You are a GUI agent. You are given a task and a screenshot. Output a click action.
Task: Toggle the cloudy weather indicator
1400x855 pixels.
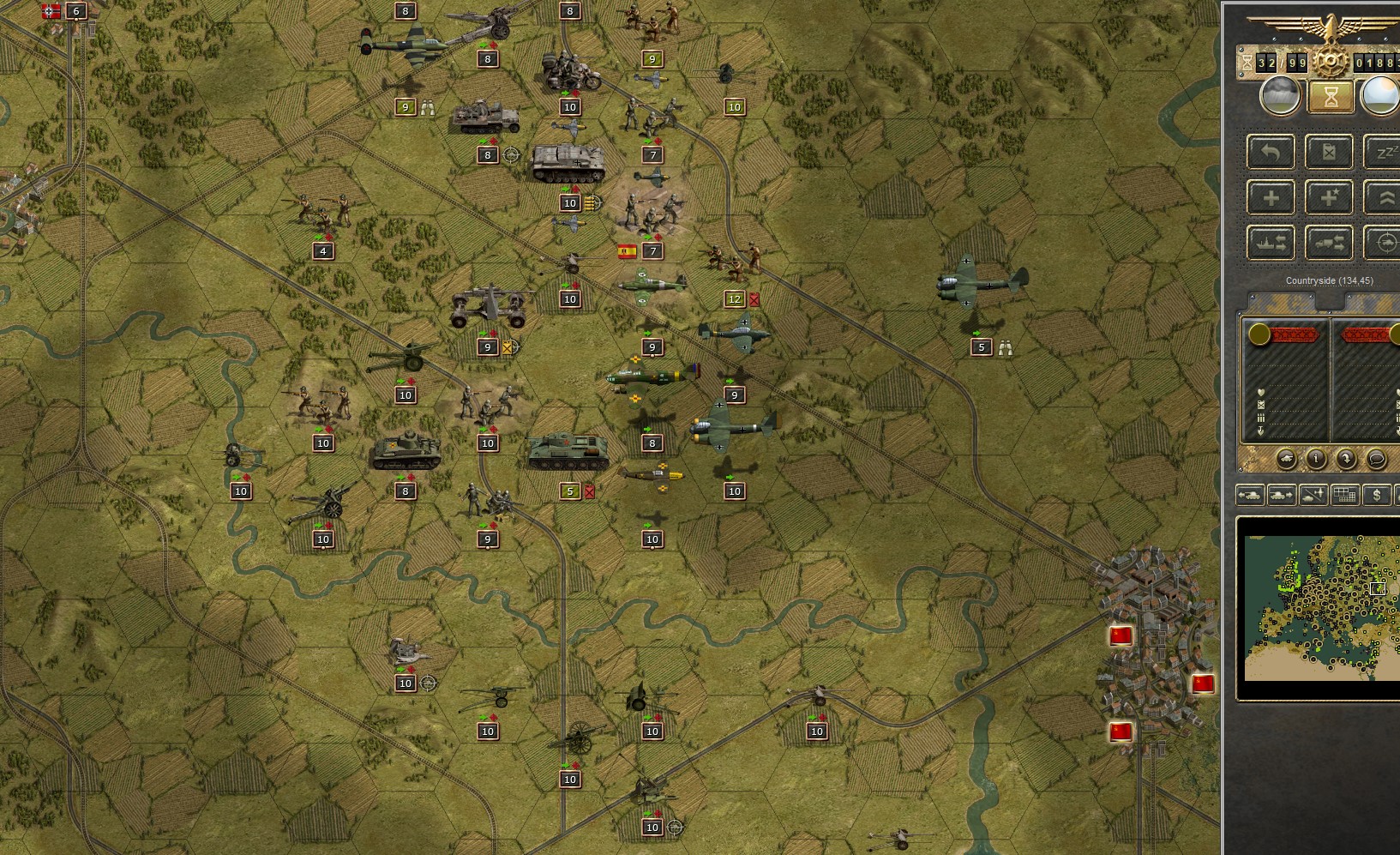click(1281, 96)
